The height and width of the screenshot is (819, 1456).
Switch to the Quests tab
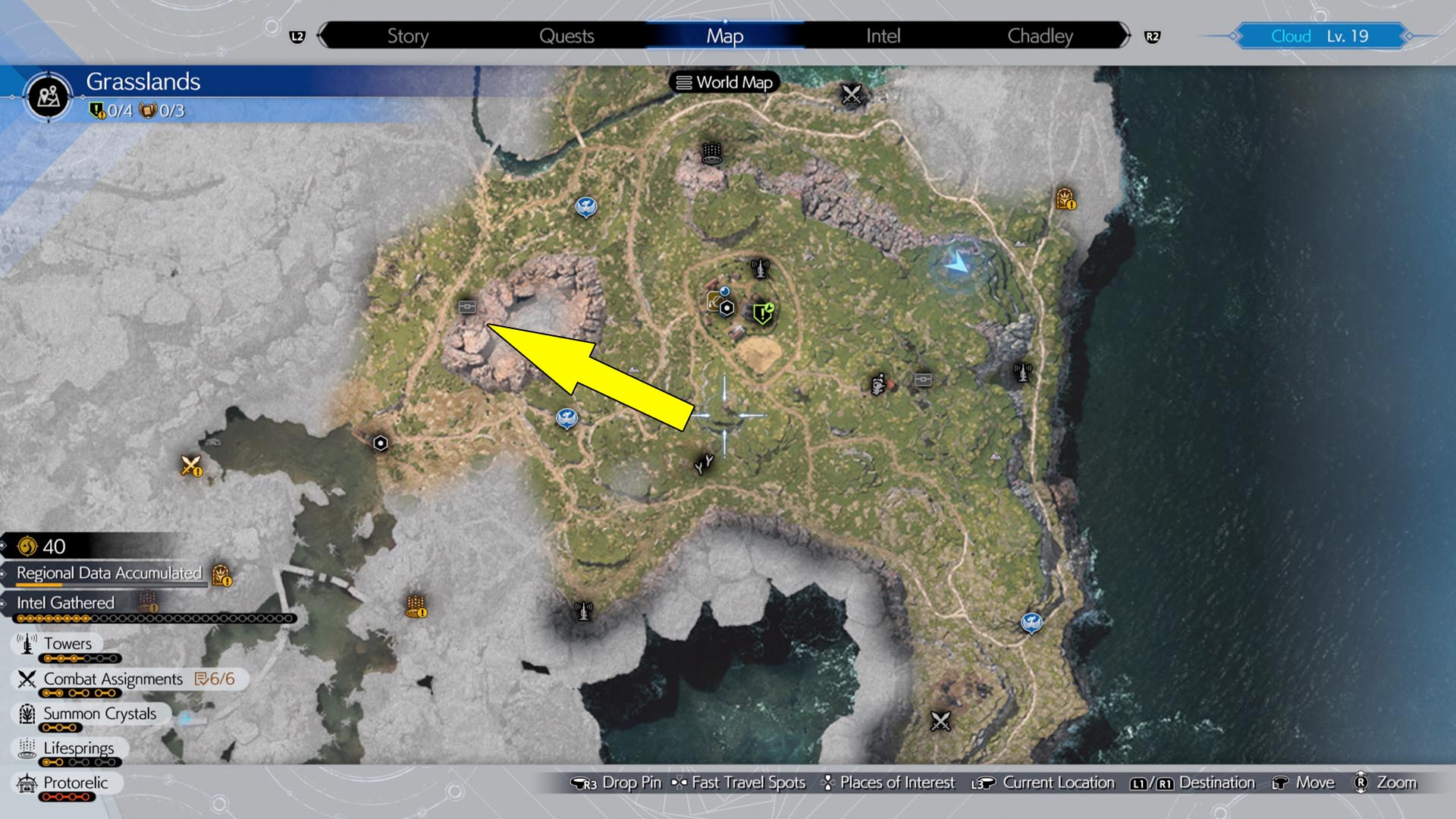click(567, 35)
